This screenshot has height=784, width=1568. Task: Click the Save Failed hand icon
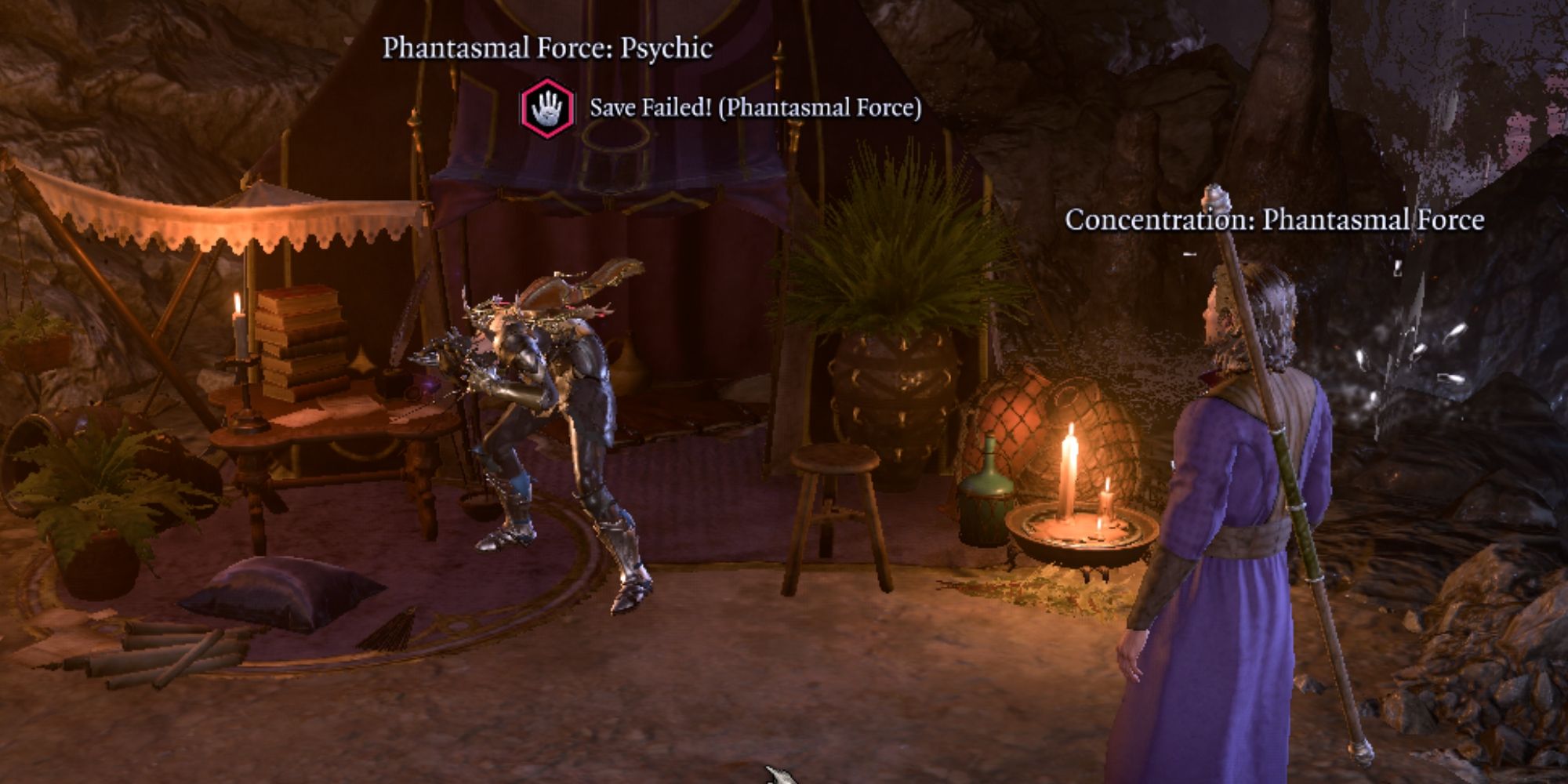[x=548, y=108]
